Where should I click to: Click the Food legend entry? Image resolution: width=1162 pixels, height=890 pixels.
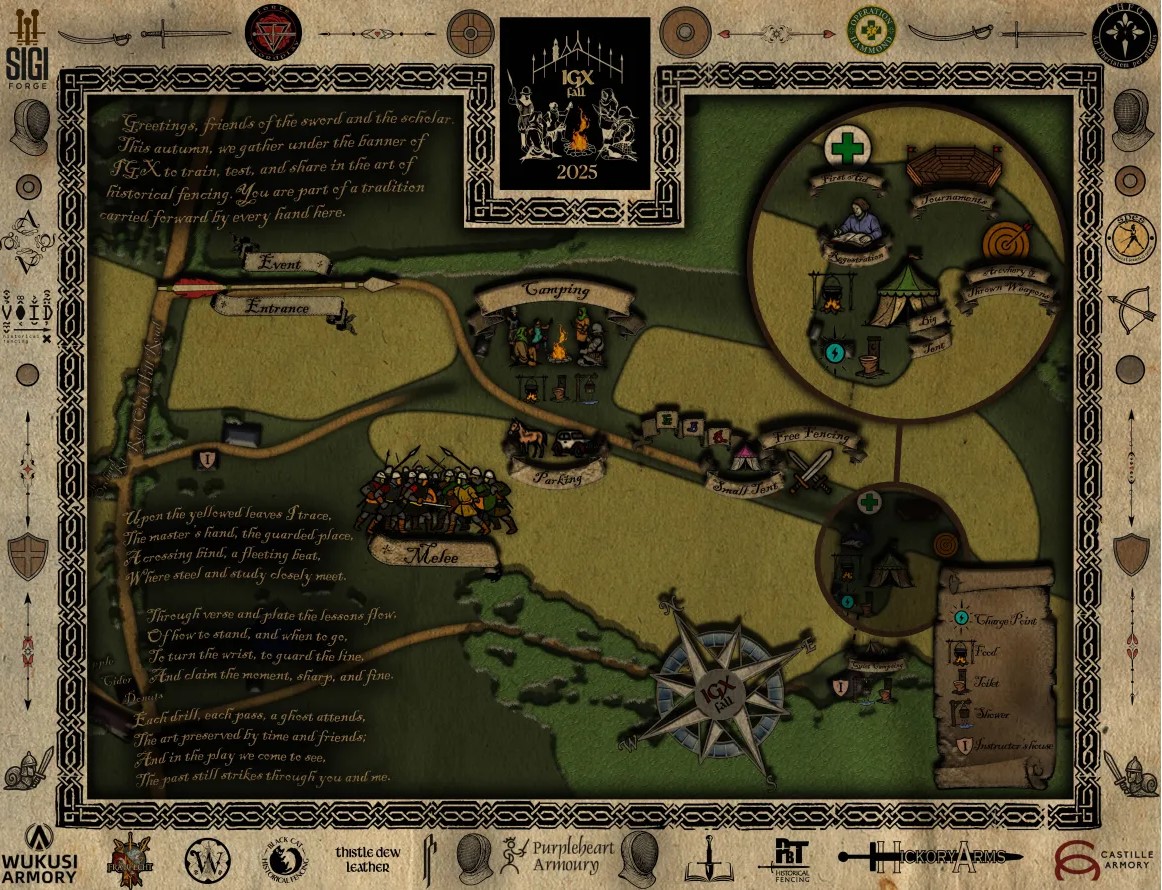985,652
